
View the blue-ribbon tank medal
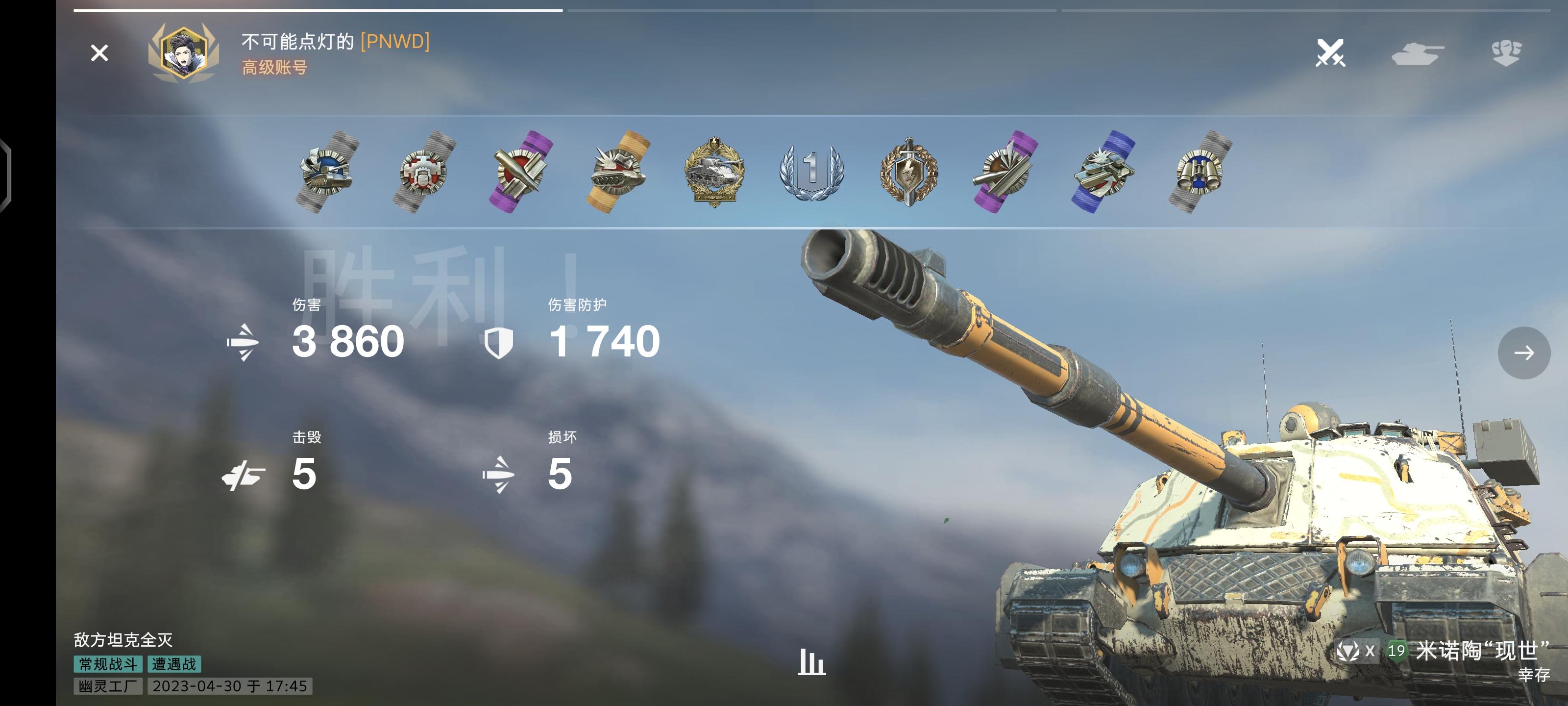[1103, 172]
